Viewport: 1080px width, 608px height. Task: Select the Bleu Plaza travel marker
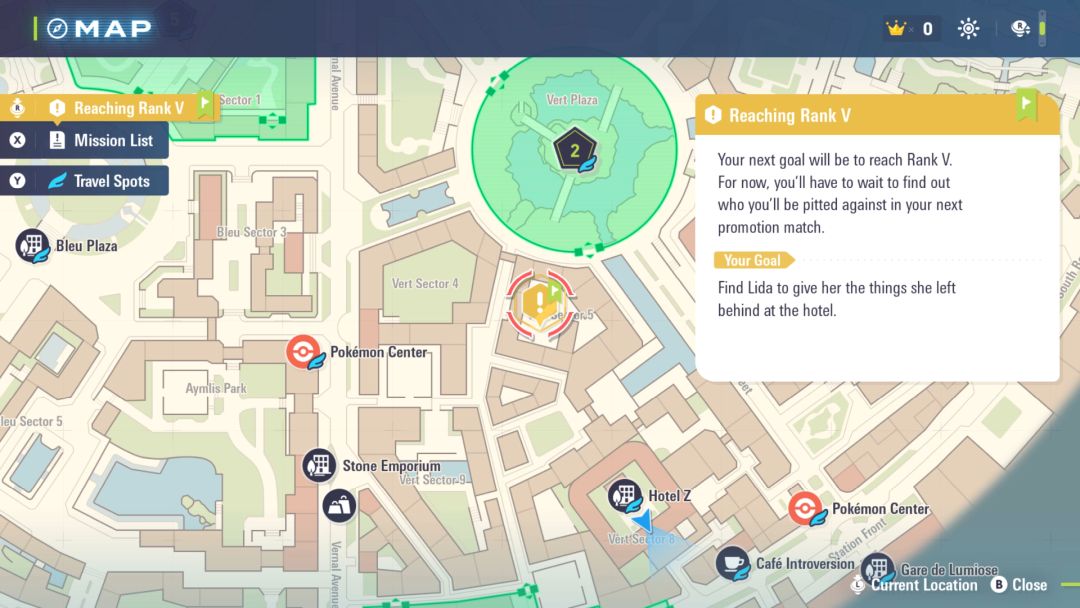point(33,245)
